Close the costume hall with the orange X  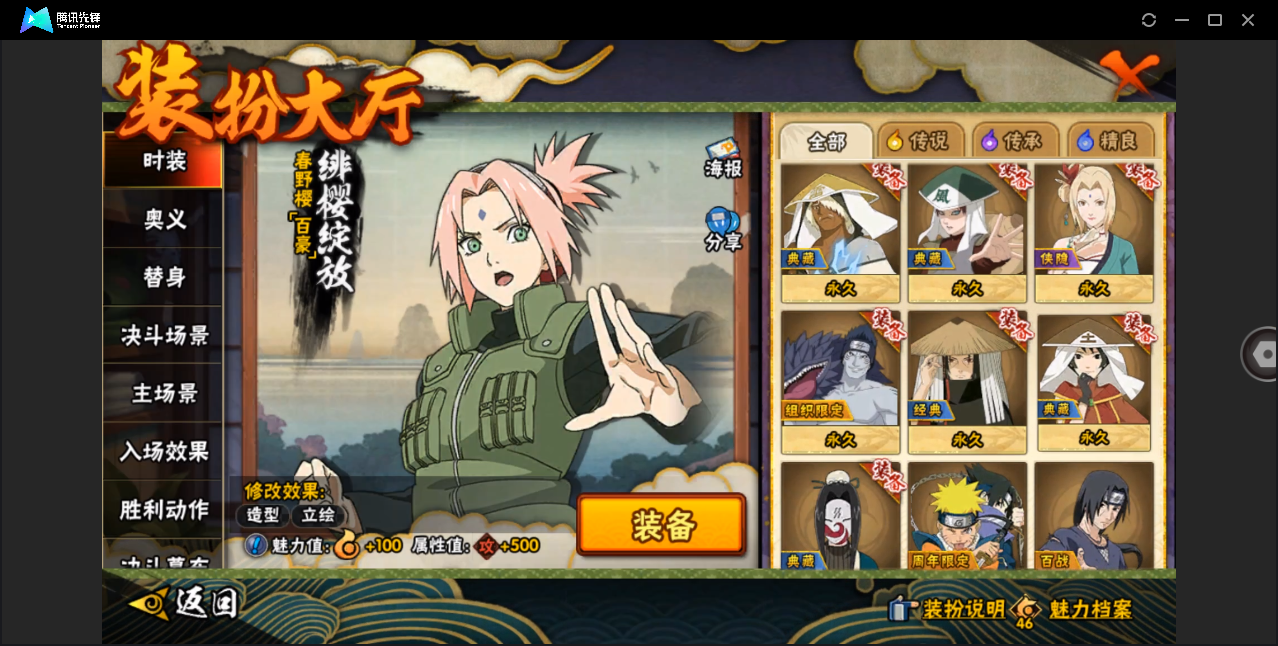(1130, 73)
